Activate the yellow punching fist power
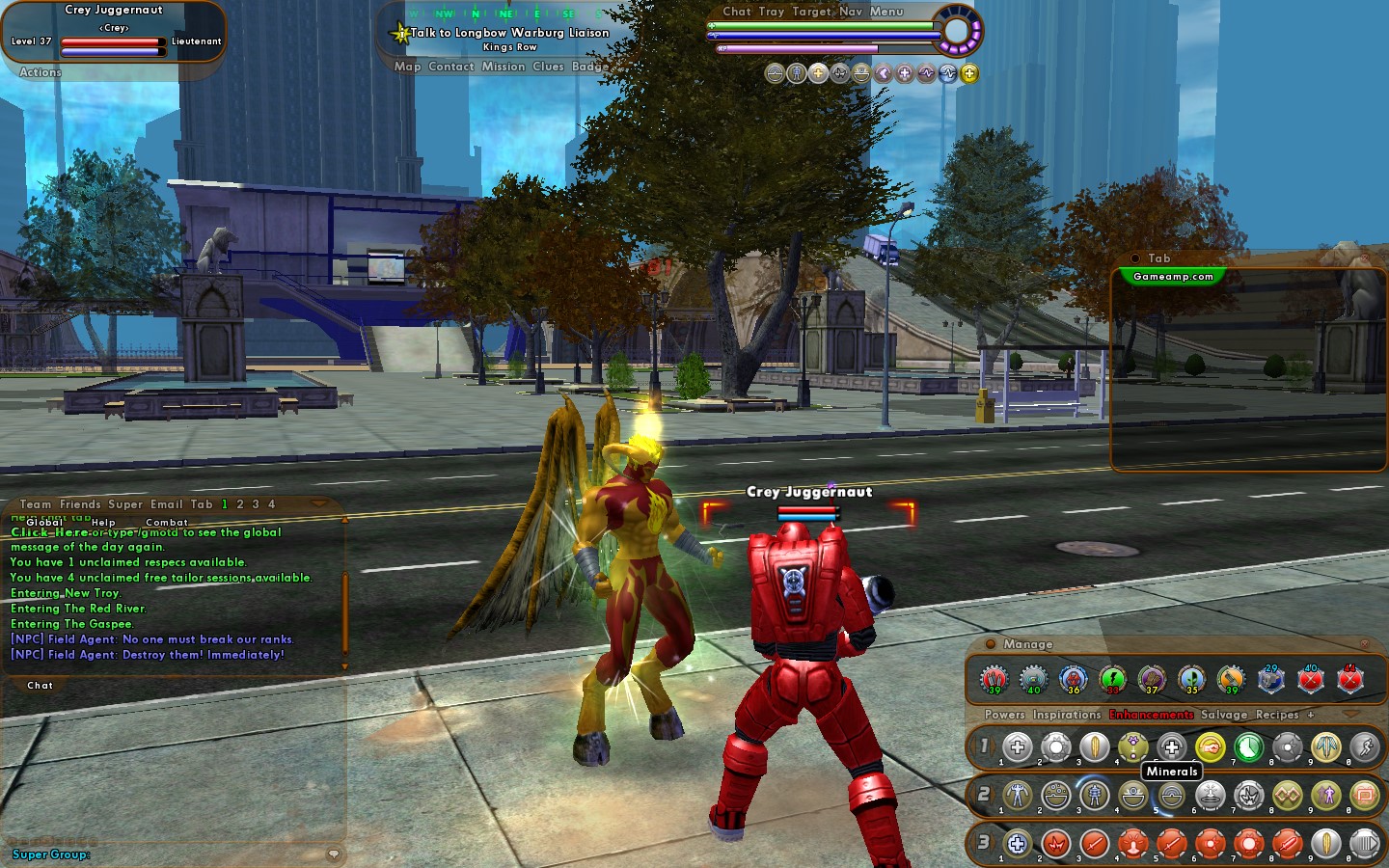The width and height of the screenshot is (1389, 868). 1211,746
